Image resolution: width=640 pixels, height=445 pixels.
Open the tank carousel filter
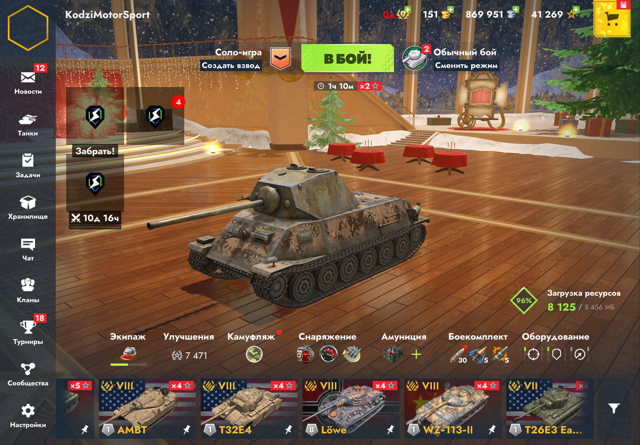[x=614, y=409]
